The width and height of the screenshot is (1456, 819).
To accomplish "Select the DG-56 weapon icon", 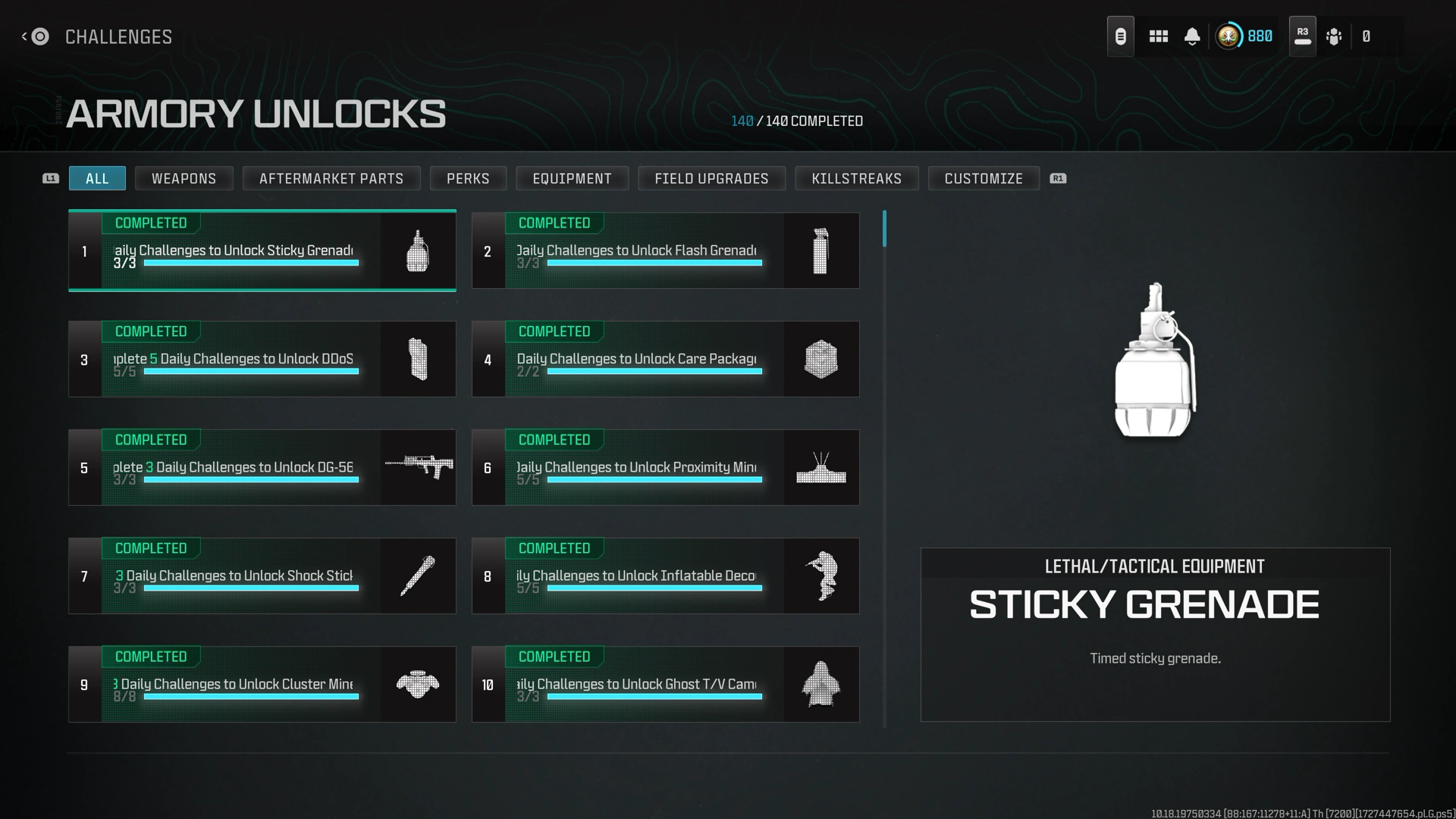I will (x=418, y=467).
